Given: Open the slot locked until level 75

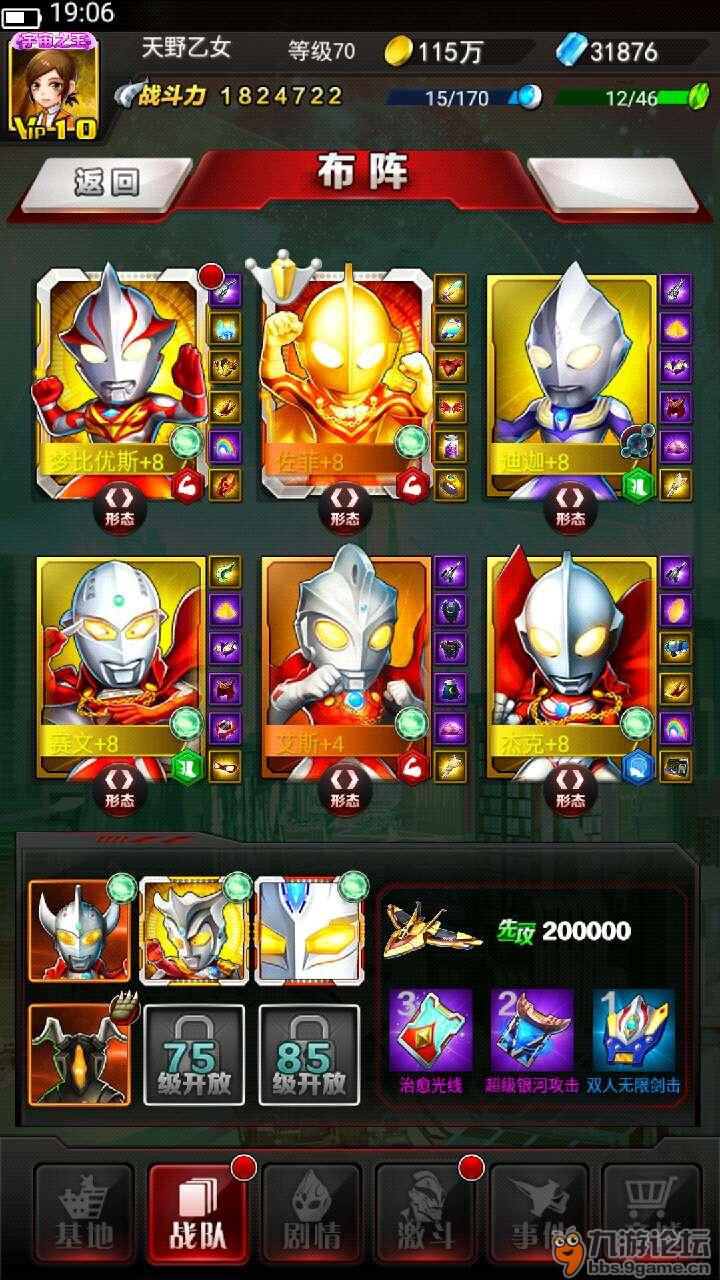Looking at the screenshot, I should coord(194,1053).
